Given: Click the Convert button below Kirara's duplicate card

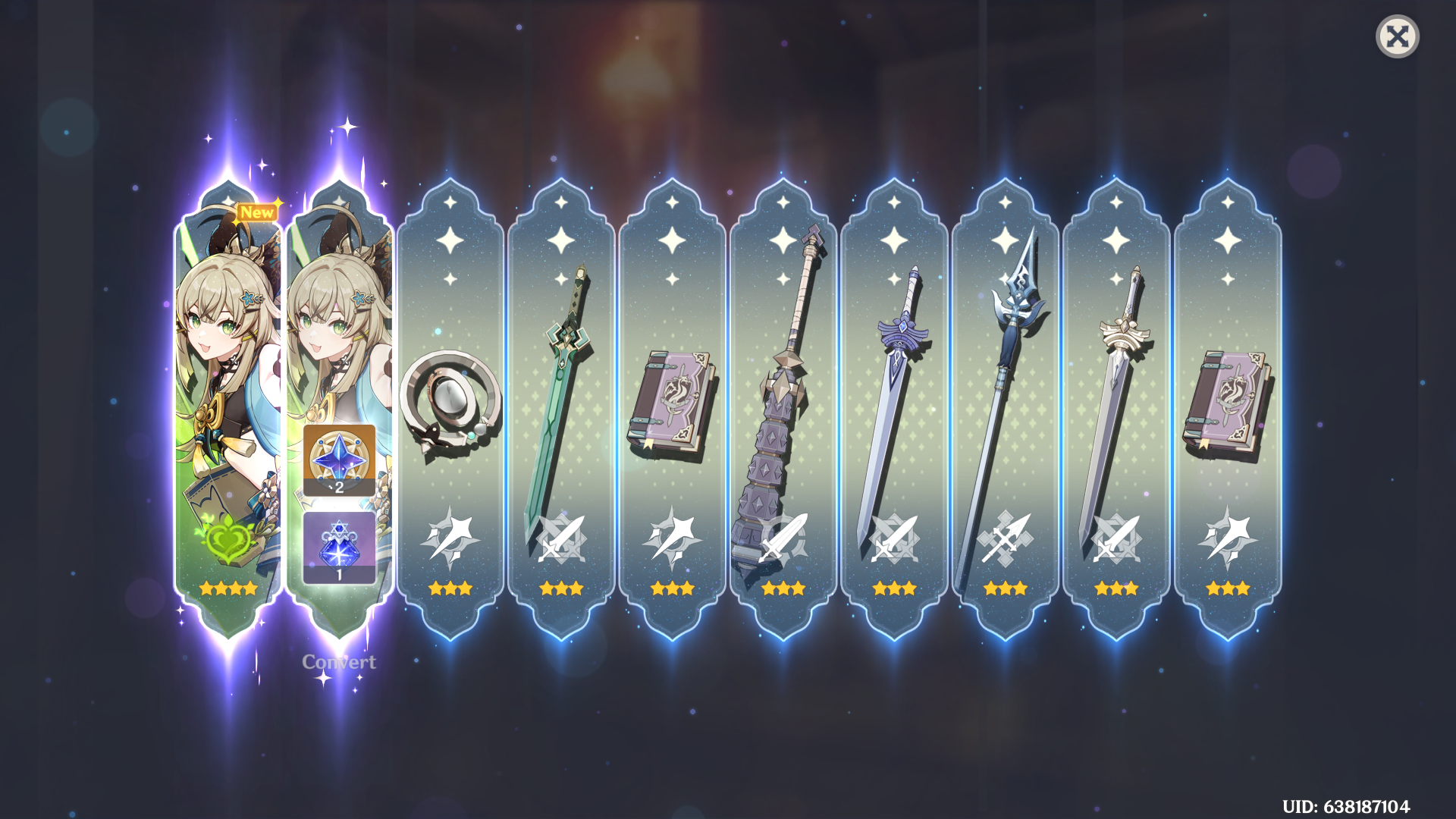Looking at the screenshot, I should point(338,661).
